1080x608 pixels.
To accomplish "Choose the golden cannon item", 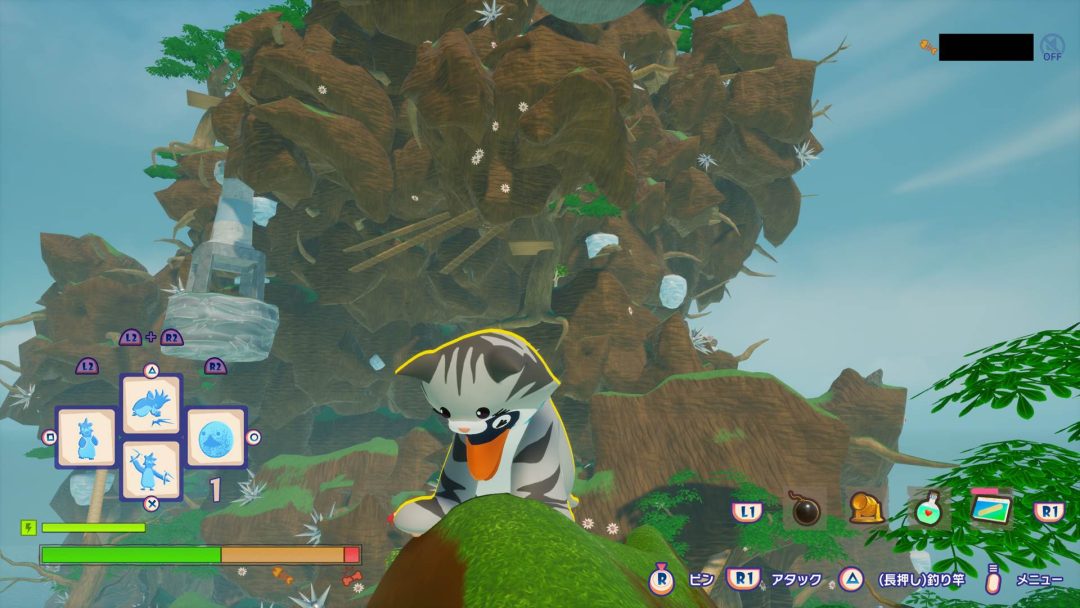I will pos(866,509).
